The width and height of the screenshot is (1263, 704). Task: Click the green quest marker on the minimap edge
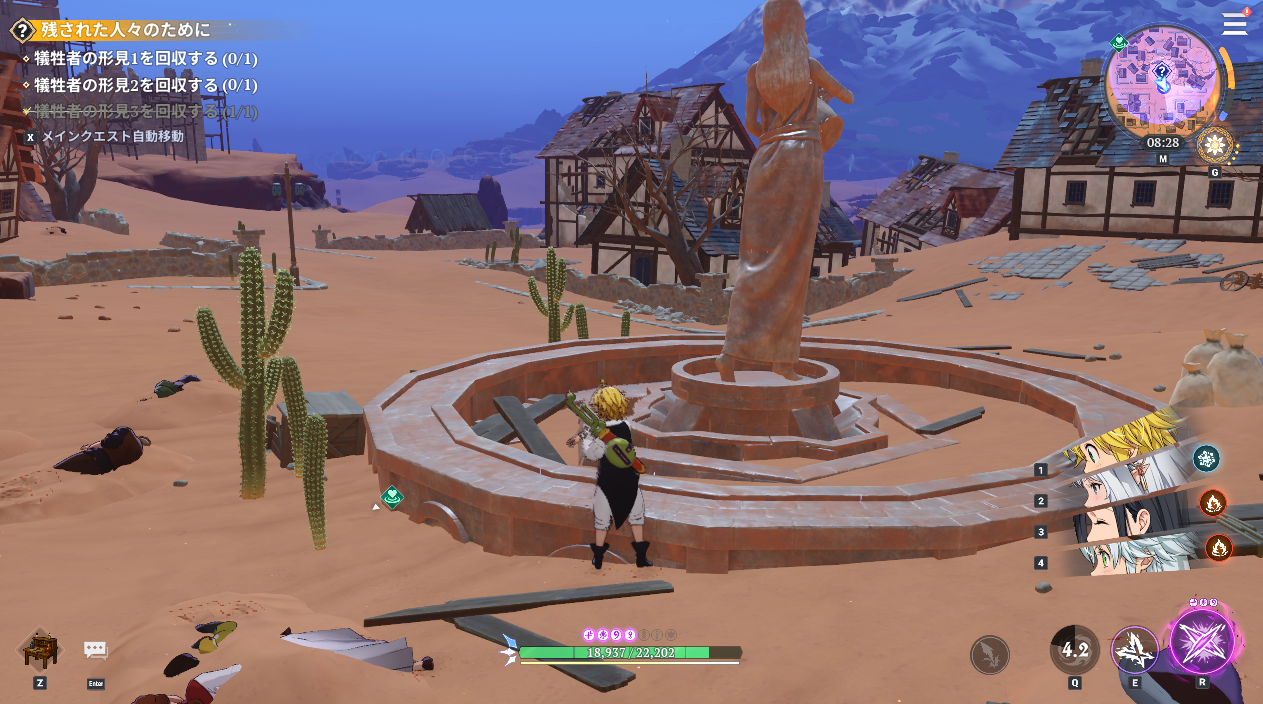[1119, 42]
